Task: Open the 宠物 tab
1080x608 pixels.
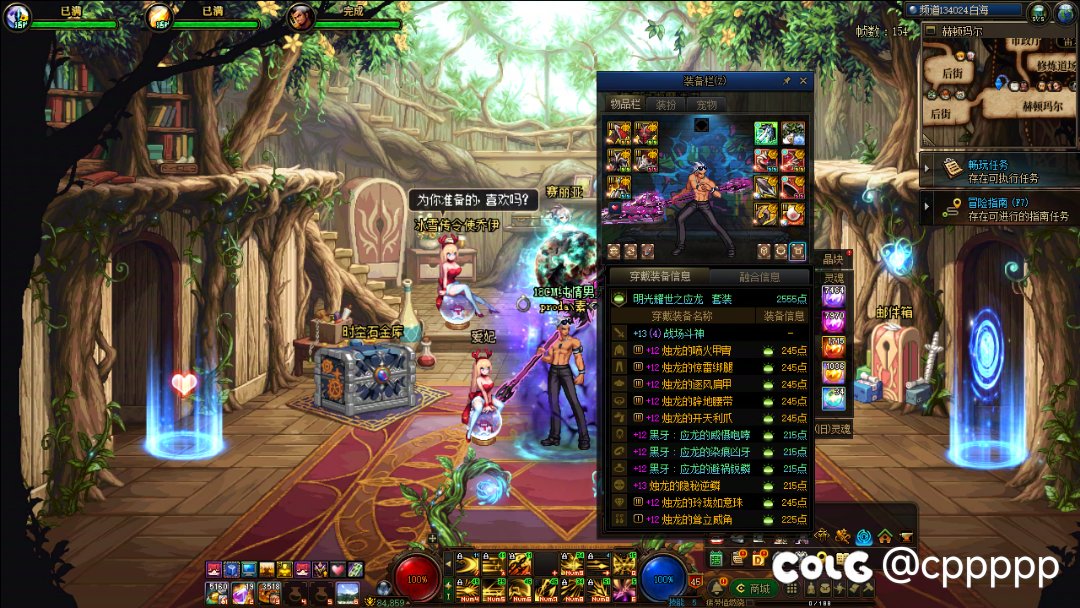Action: 707,104
